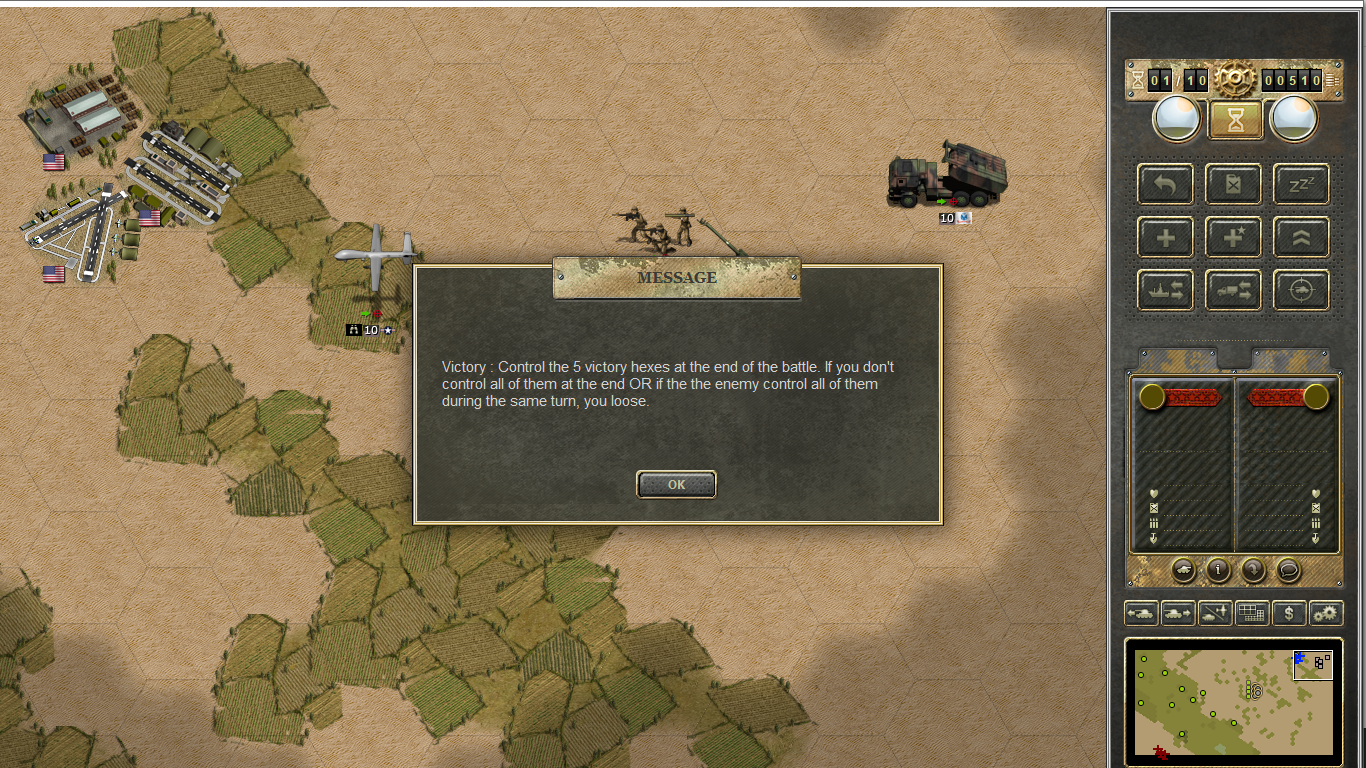Toggle the ground/air view button

[1215, 613]
